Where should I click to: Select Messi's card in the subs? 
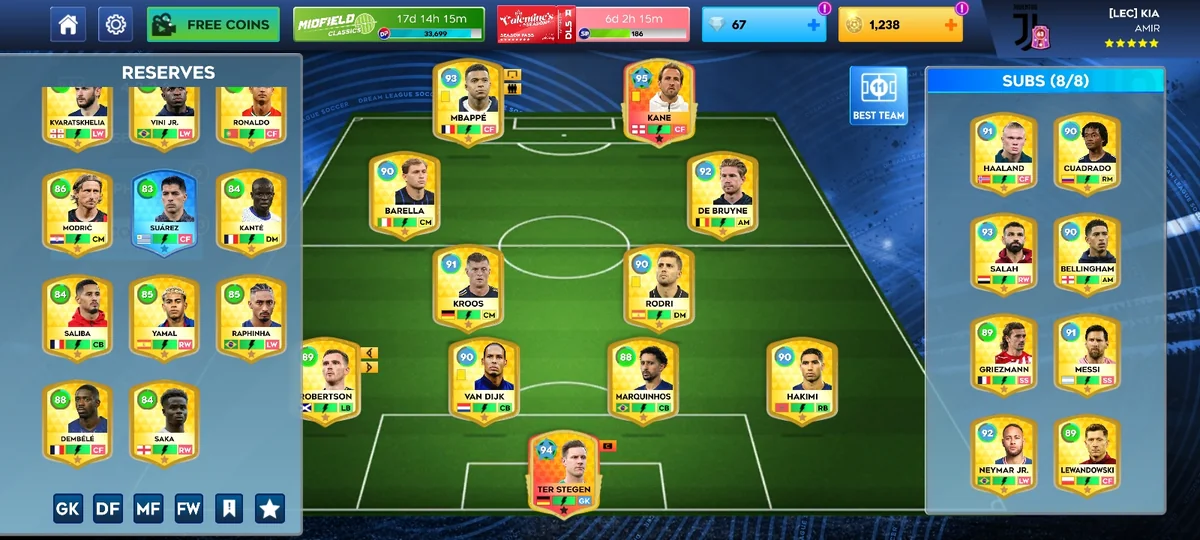(1086, 355)
